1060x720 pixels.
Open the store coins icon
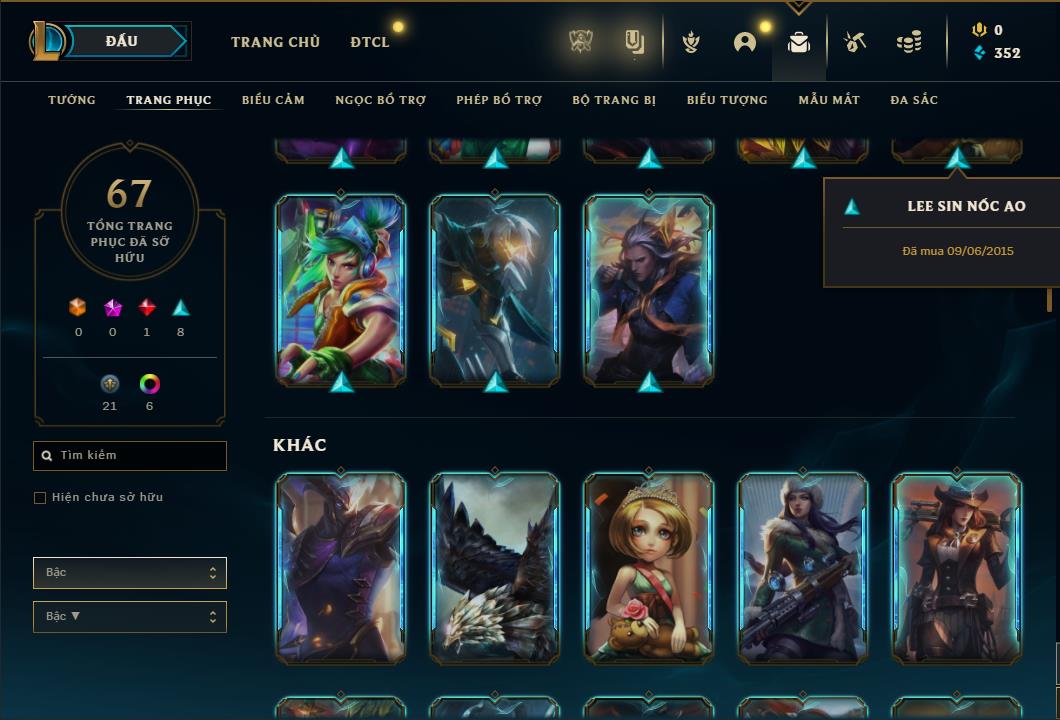point(909,42)
